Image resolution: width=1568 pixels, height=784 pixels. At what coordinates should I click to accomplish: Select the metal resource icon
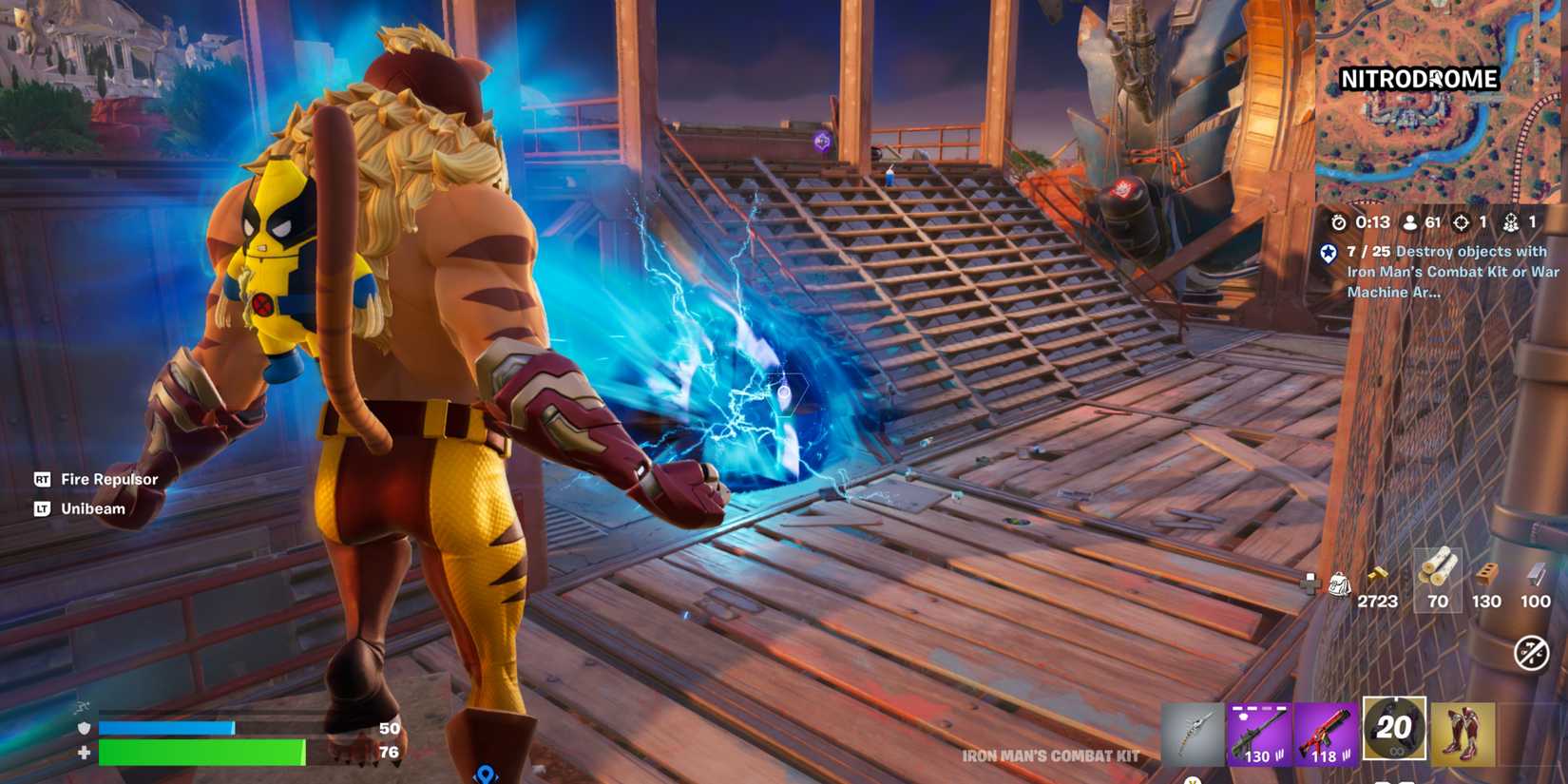(1536, 576)
